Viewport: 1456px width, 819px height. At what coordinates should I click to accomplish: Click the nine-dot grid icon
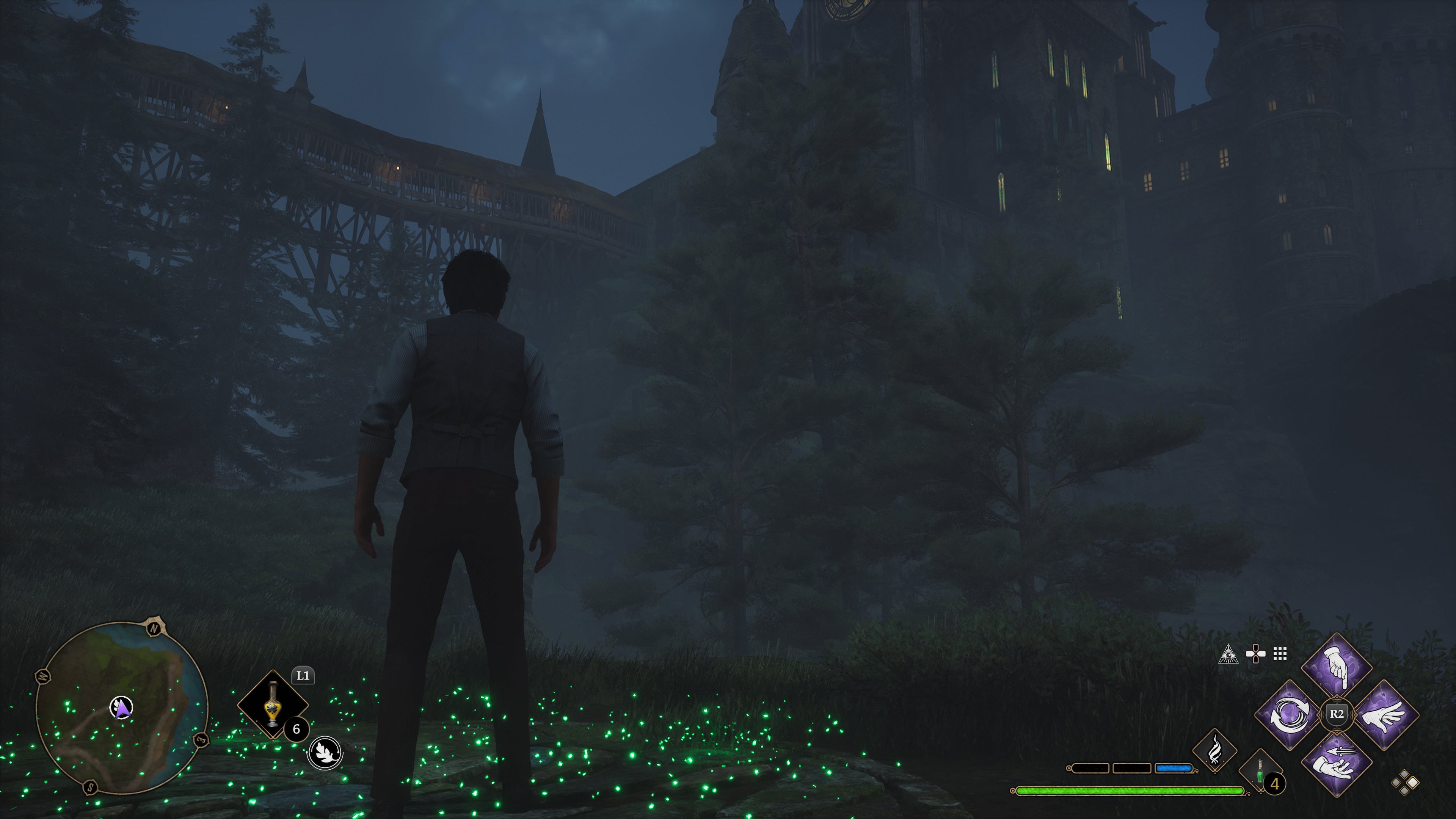(x=1280, y=654)
